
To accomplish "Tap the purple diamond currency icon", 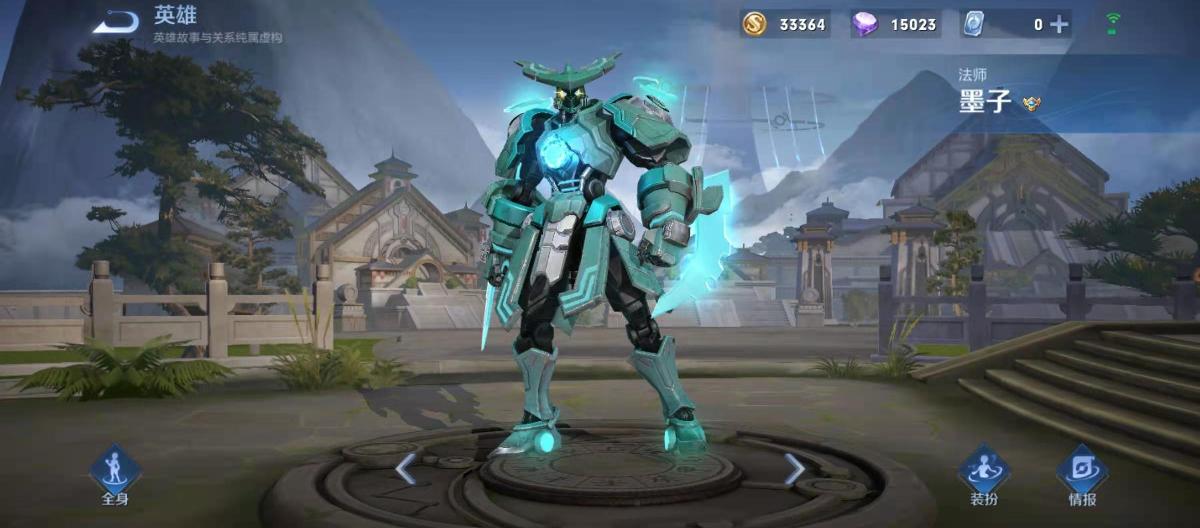I will pos(865,24).
